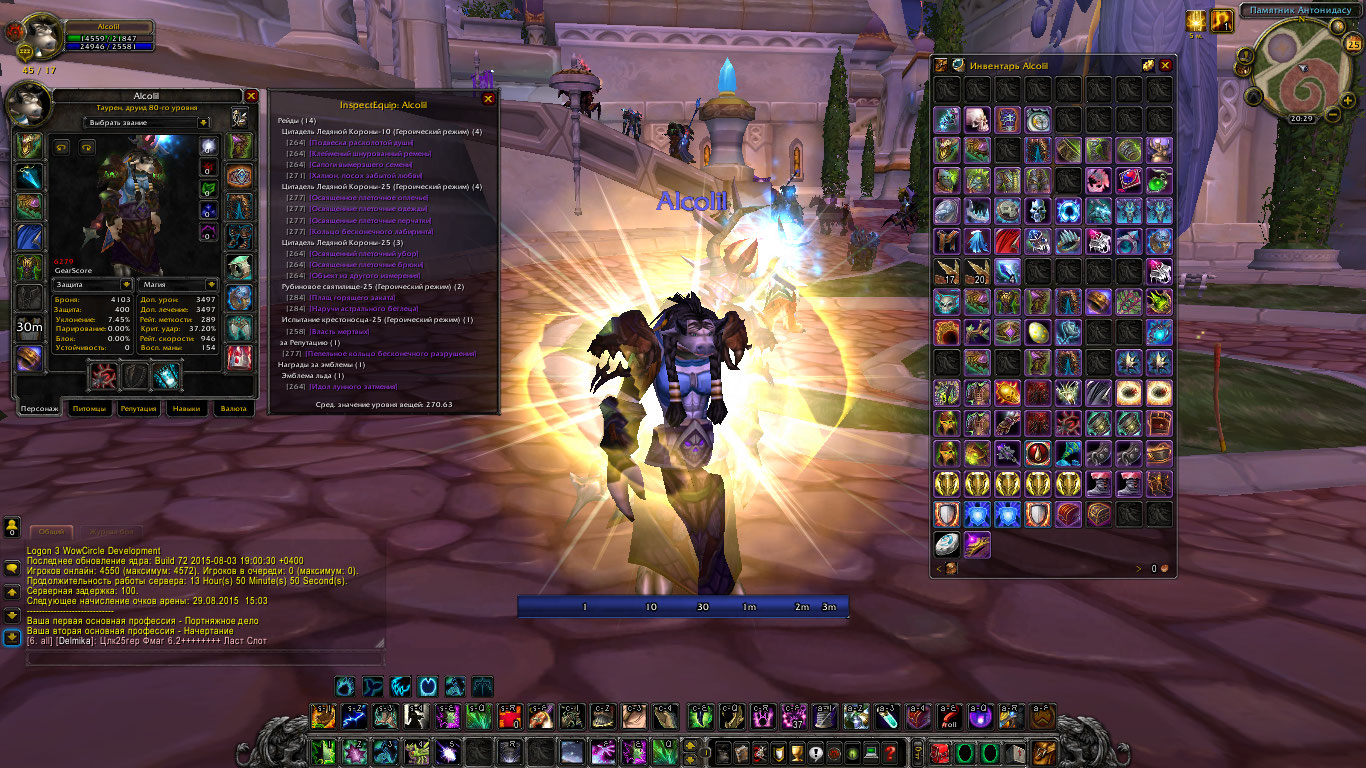Switch to the Валюта tab
This screenshot has height=768, width=1366.
click(234, 409)
